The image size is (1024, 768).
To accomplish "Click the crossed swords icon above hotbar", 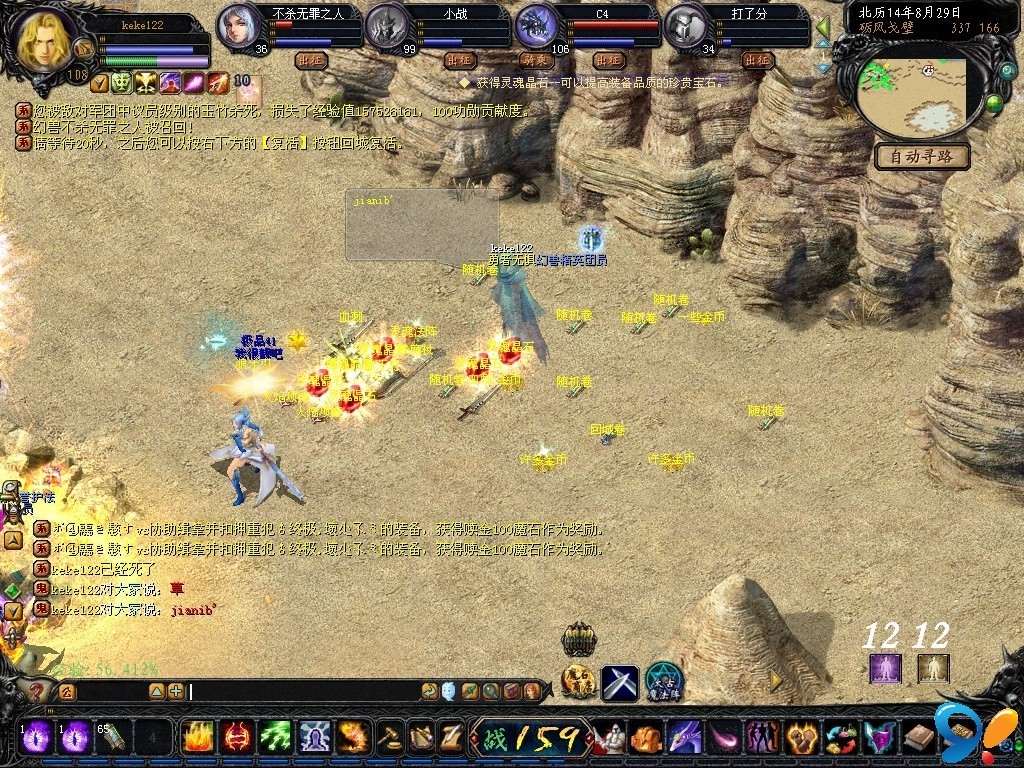I will tap(620, 683).
